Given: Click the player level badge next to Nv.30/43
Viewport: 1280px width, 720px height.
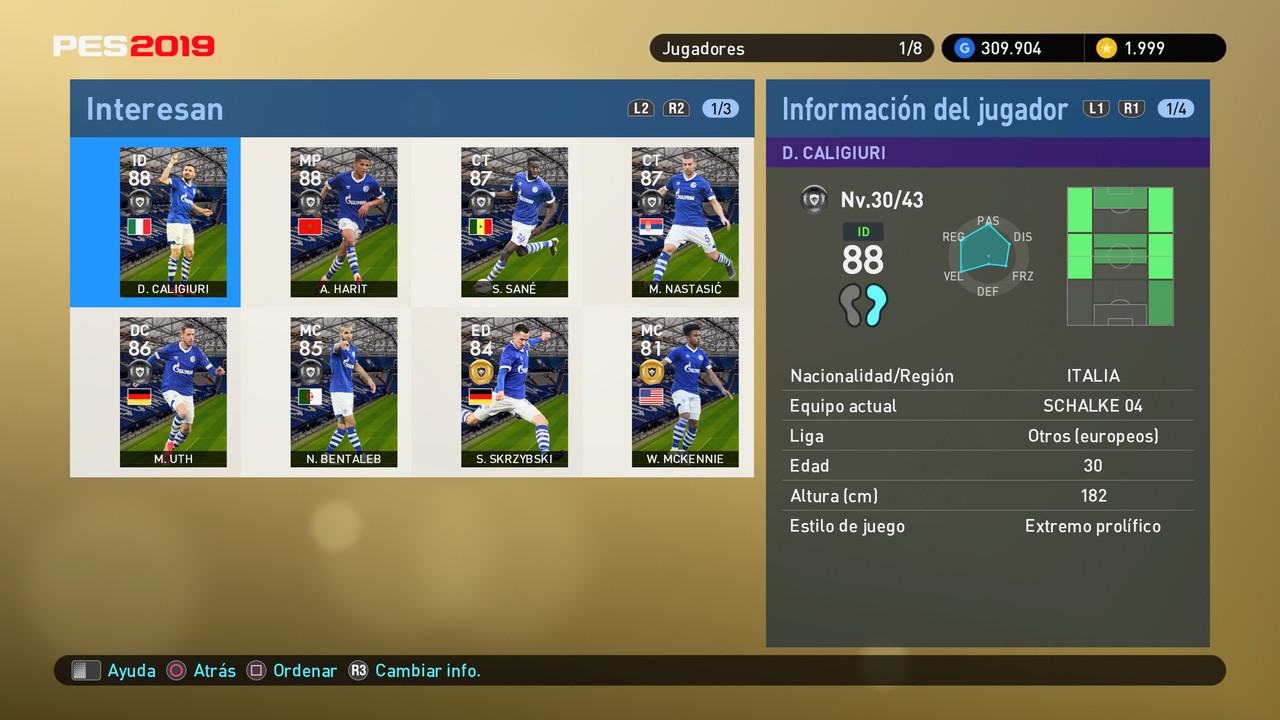Looking at the screenshot, I should point(814,199).
